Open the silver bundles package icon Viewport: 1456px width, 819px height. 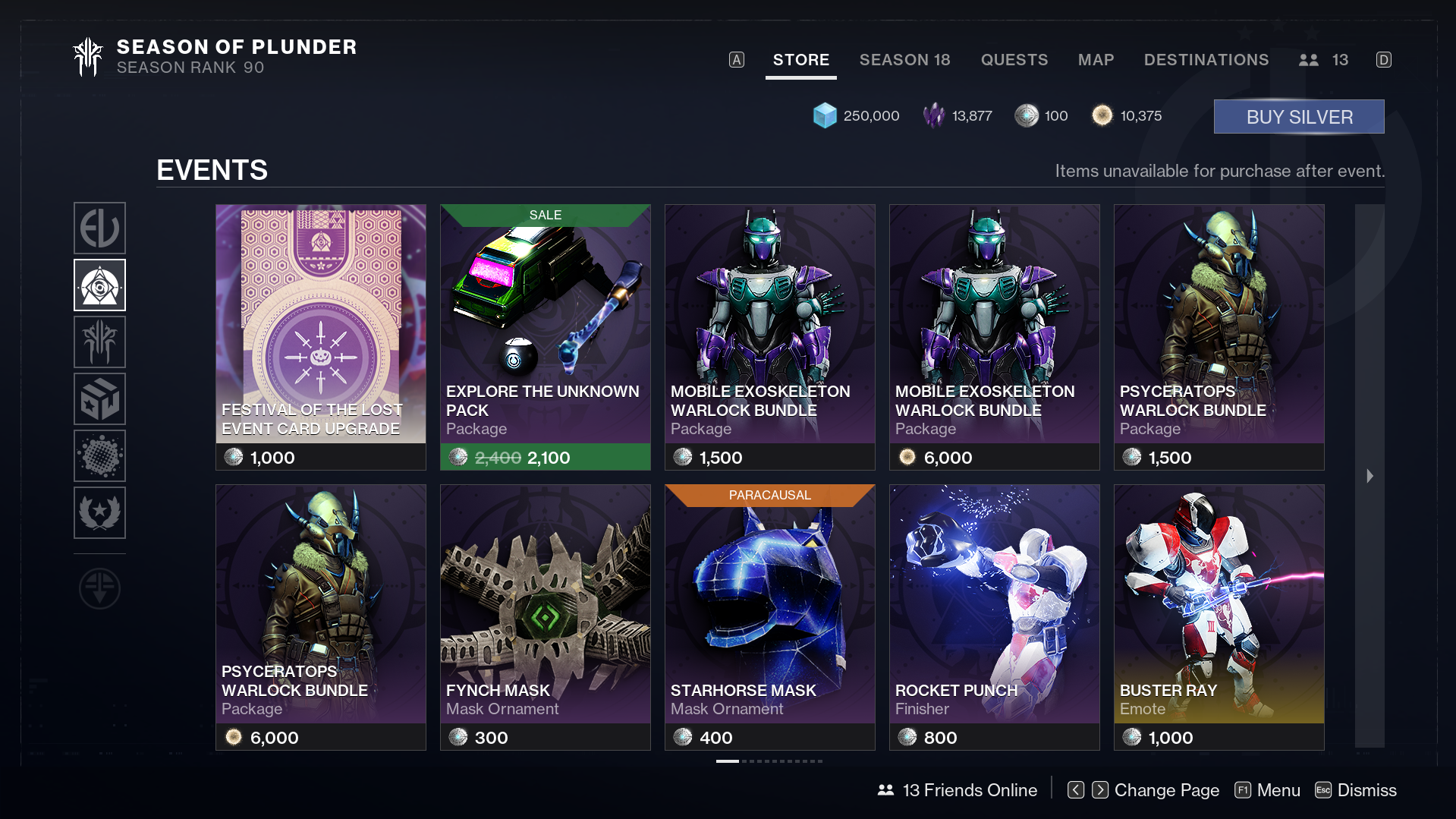click(x=99, y=398)
